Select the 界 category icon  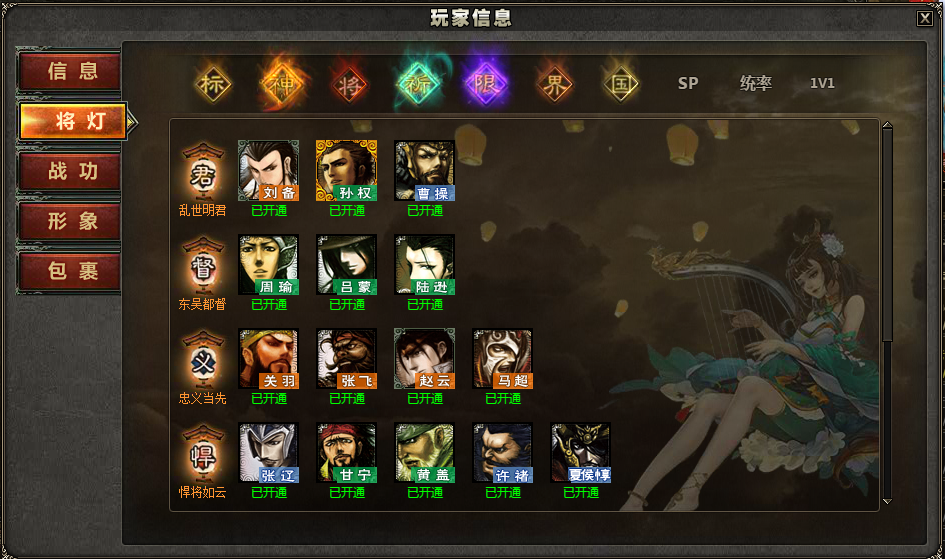(x=553, y=84)
